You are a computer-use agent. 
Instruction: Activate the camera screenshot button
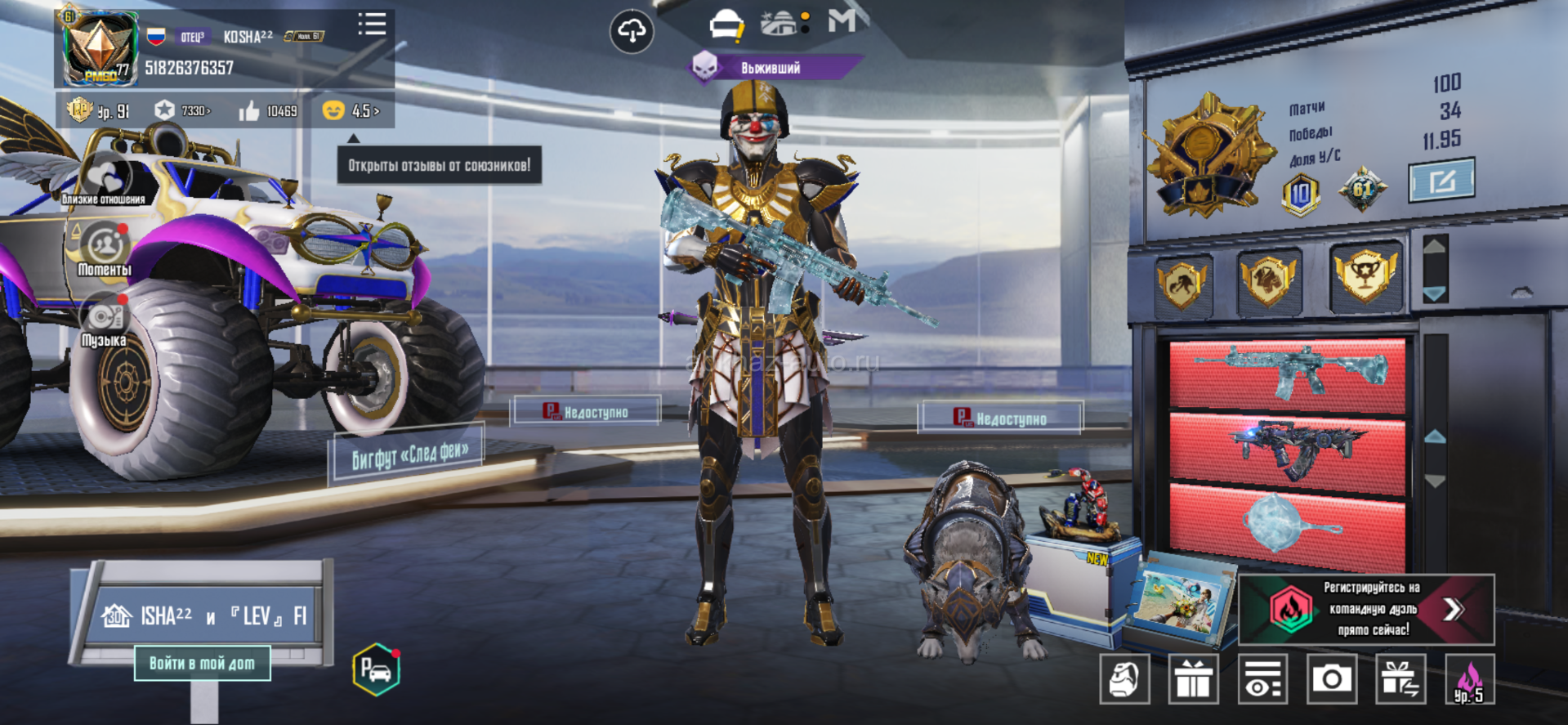(1331, 679)
